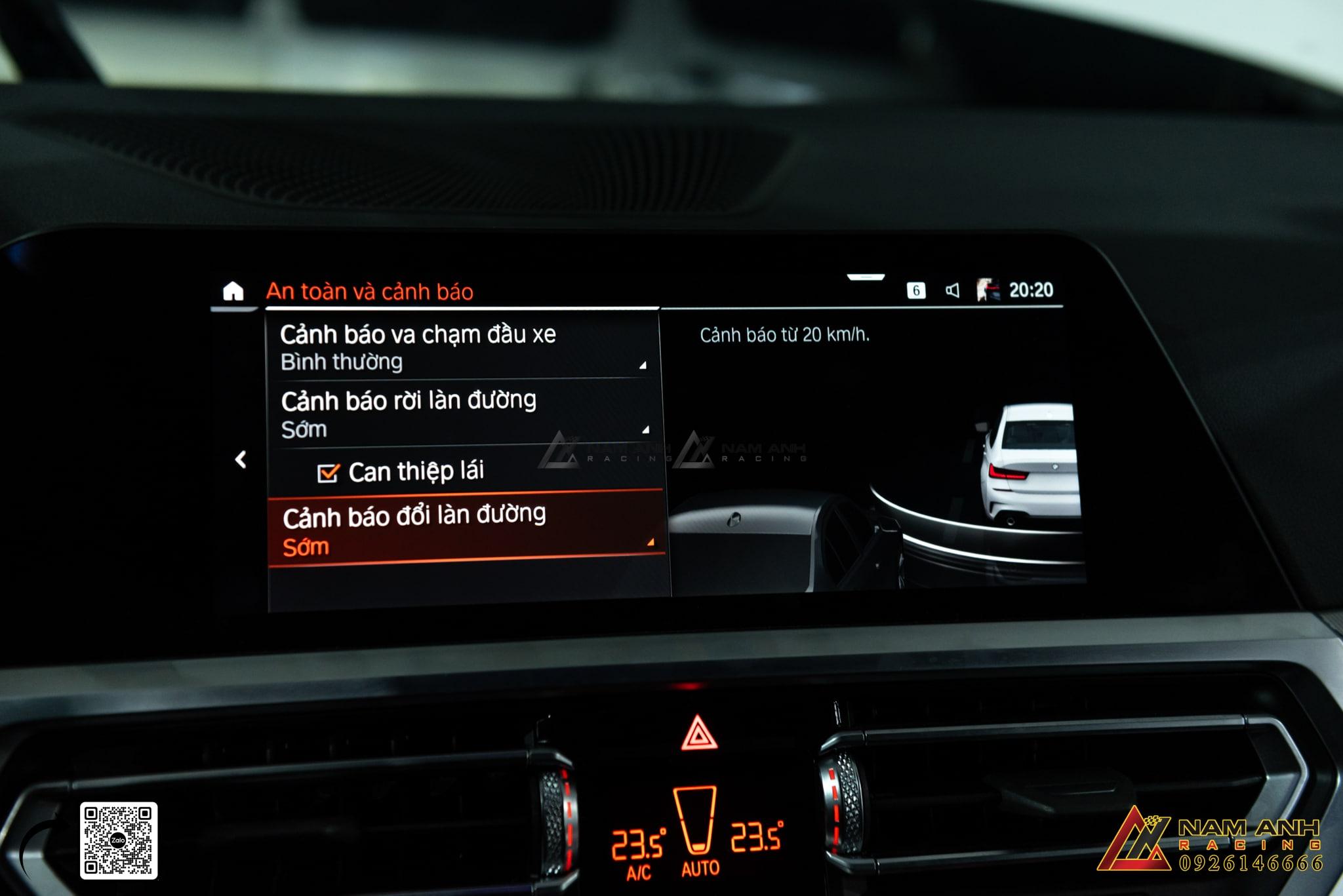Open the notifications icon showing 6
This screenshot has width=1343, height=896.
[916, 290]
